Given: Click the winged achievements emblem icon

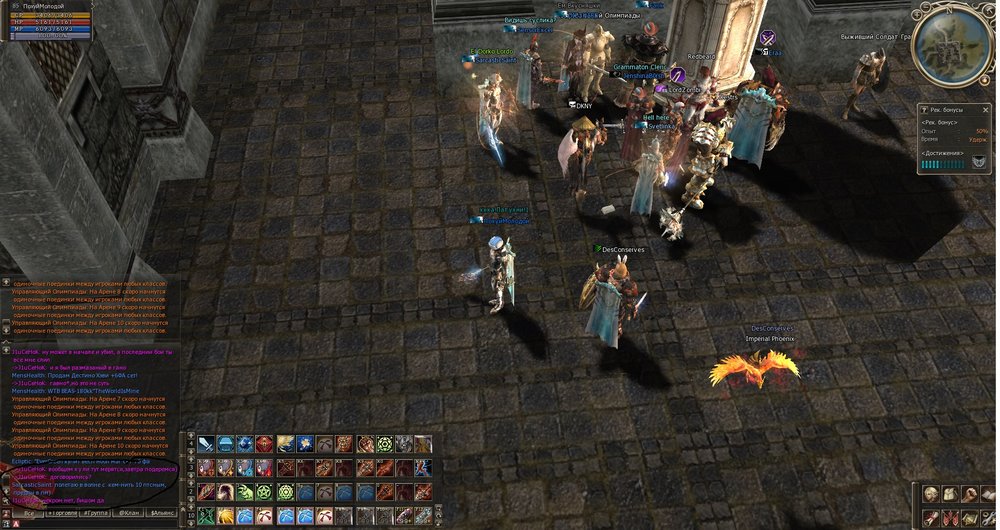Looking at the screenshot, I should click(979, 163).
